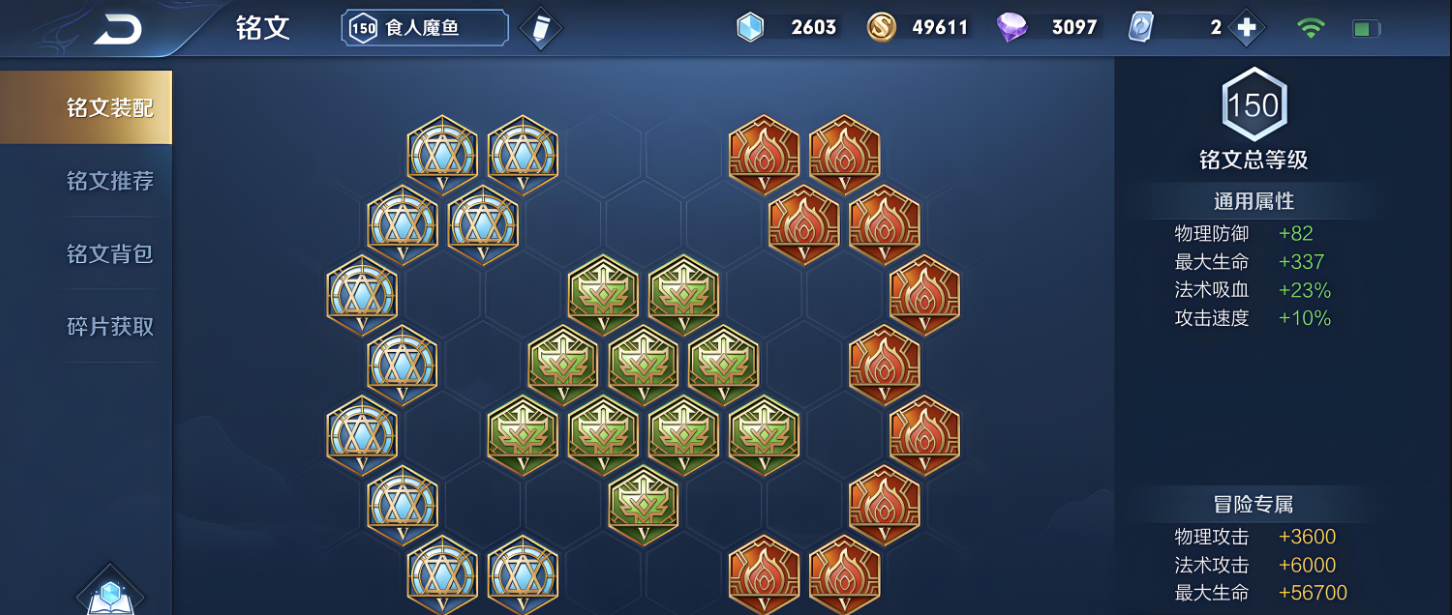Add more tickets with the plus button
The width and height of the screenshot is (1452, 615).
click(1246, 28)
